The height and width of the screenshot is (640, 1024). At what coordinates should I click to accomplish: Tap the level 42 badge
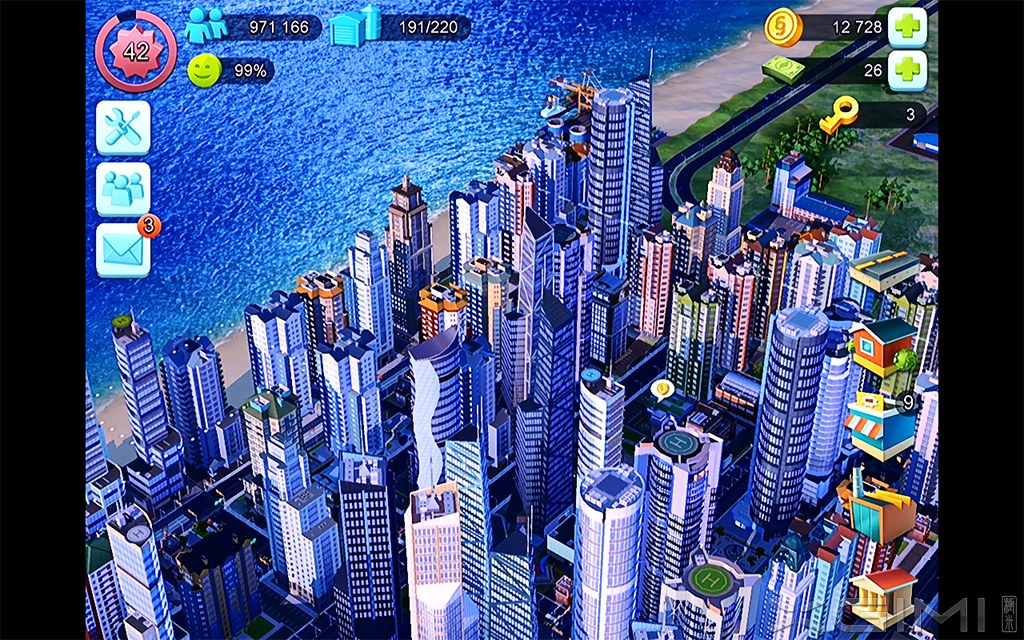coord(135,52)
